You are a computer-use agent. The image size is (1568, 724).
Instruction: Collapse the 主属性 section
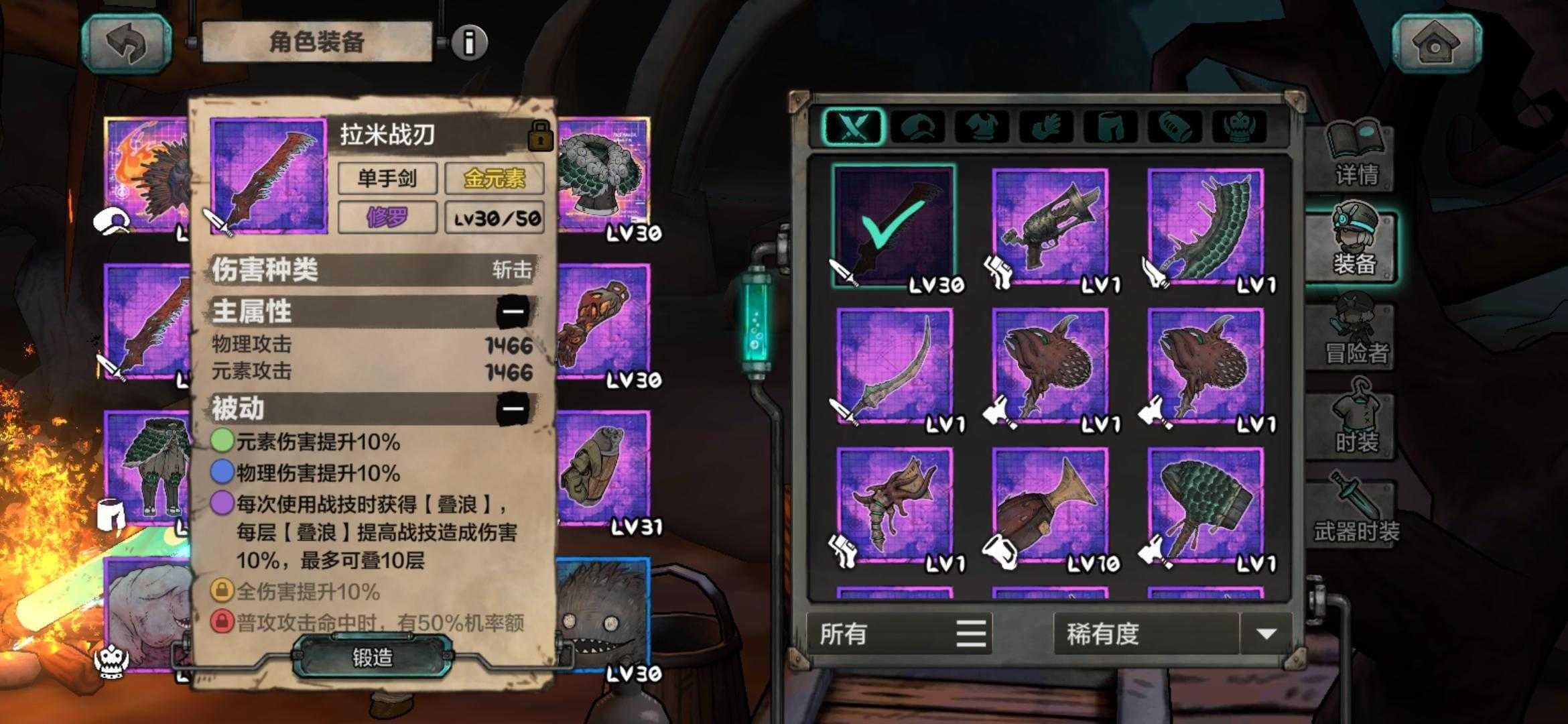click(x=513, y=312)
